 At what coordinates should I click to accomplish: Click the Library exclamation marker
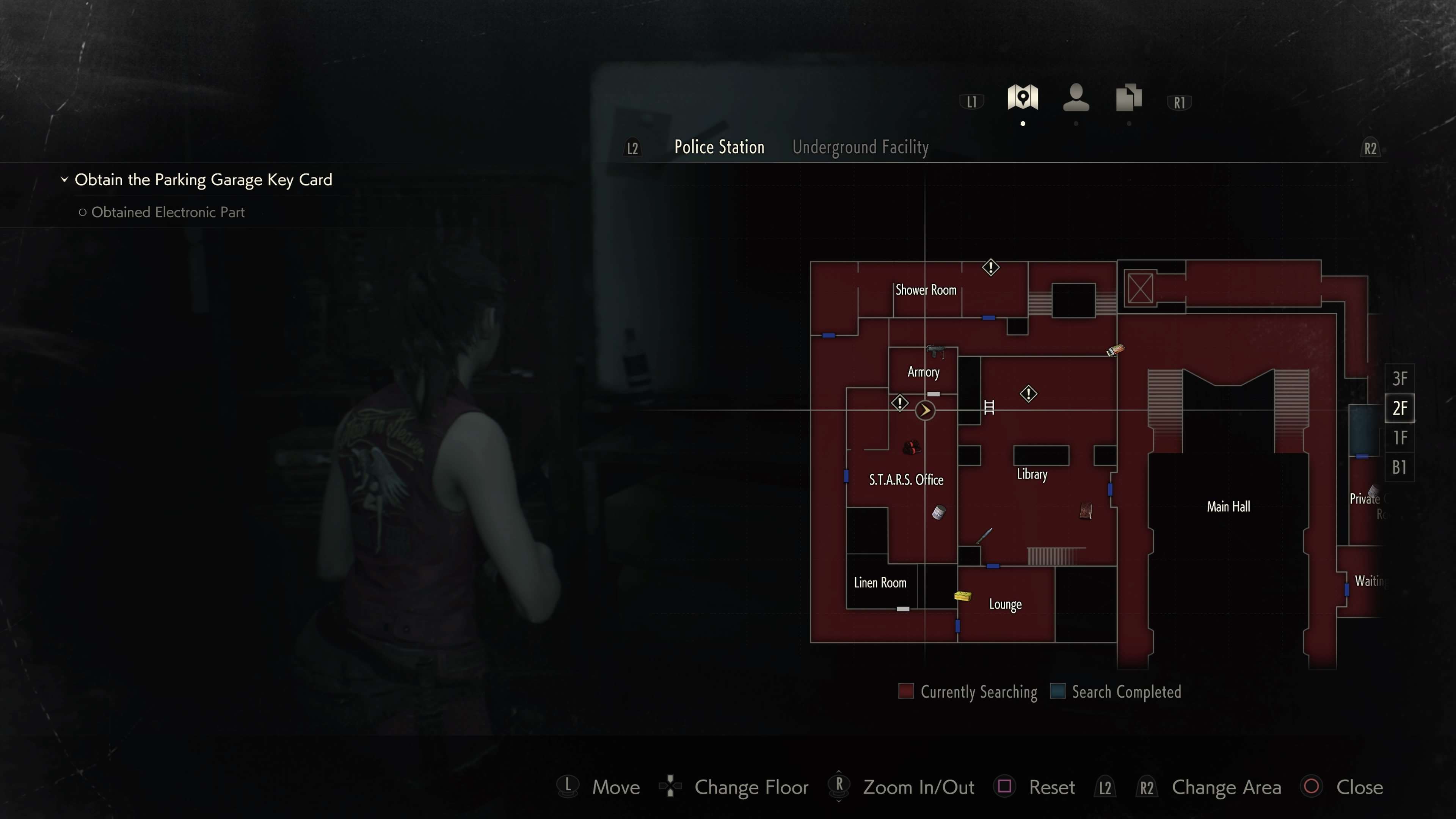[x=1028, y=394]
